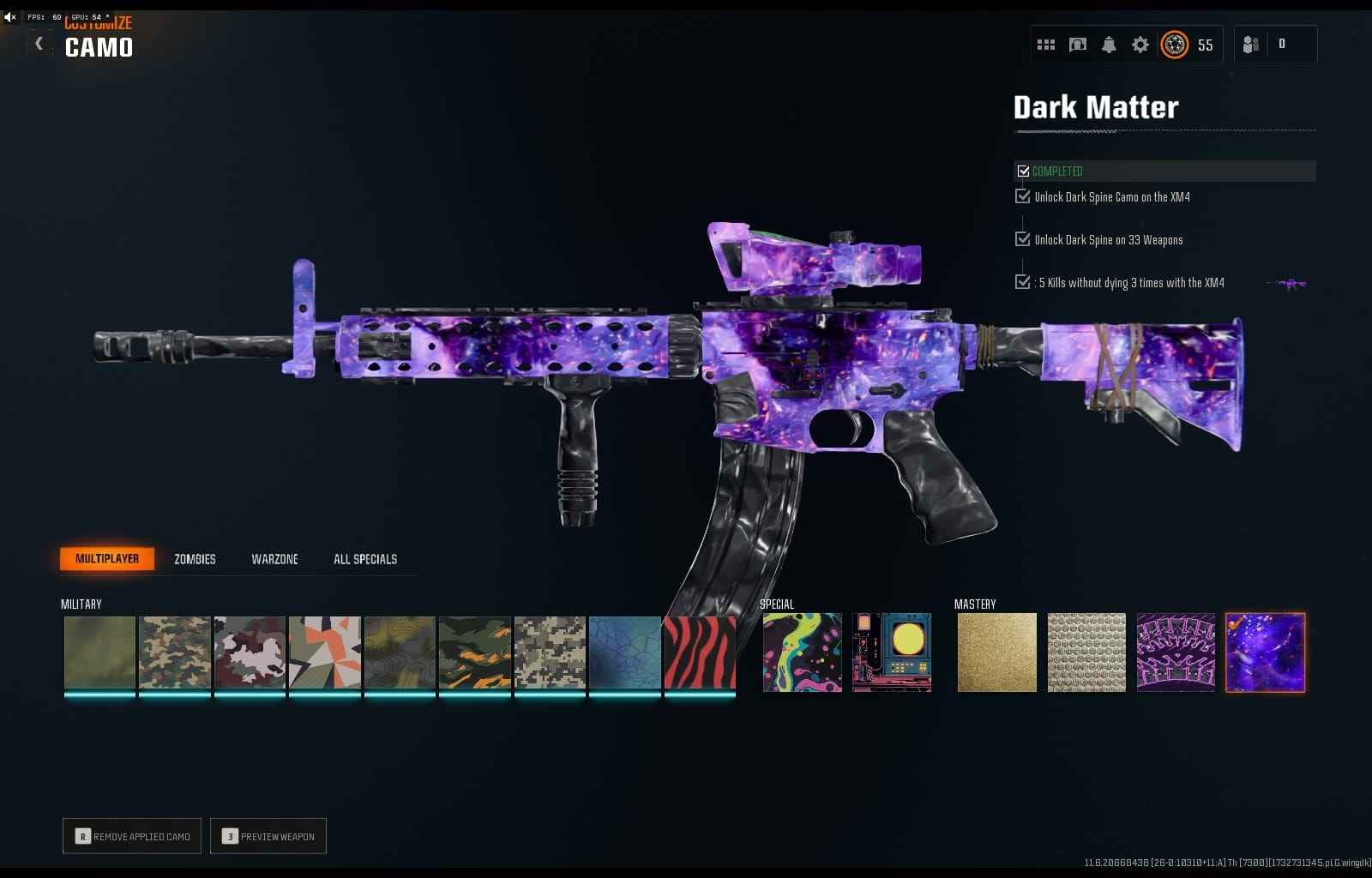Select the Dark Matter mastery camo
This screenshot has height=878, width=1372.
(1265, 652)
